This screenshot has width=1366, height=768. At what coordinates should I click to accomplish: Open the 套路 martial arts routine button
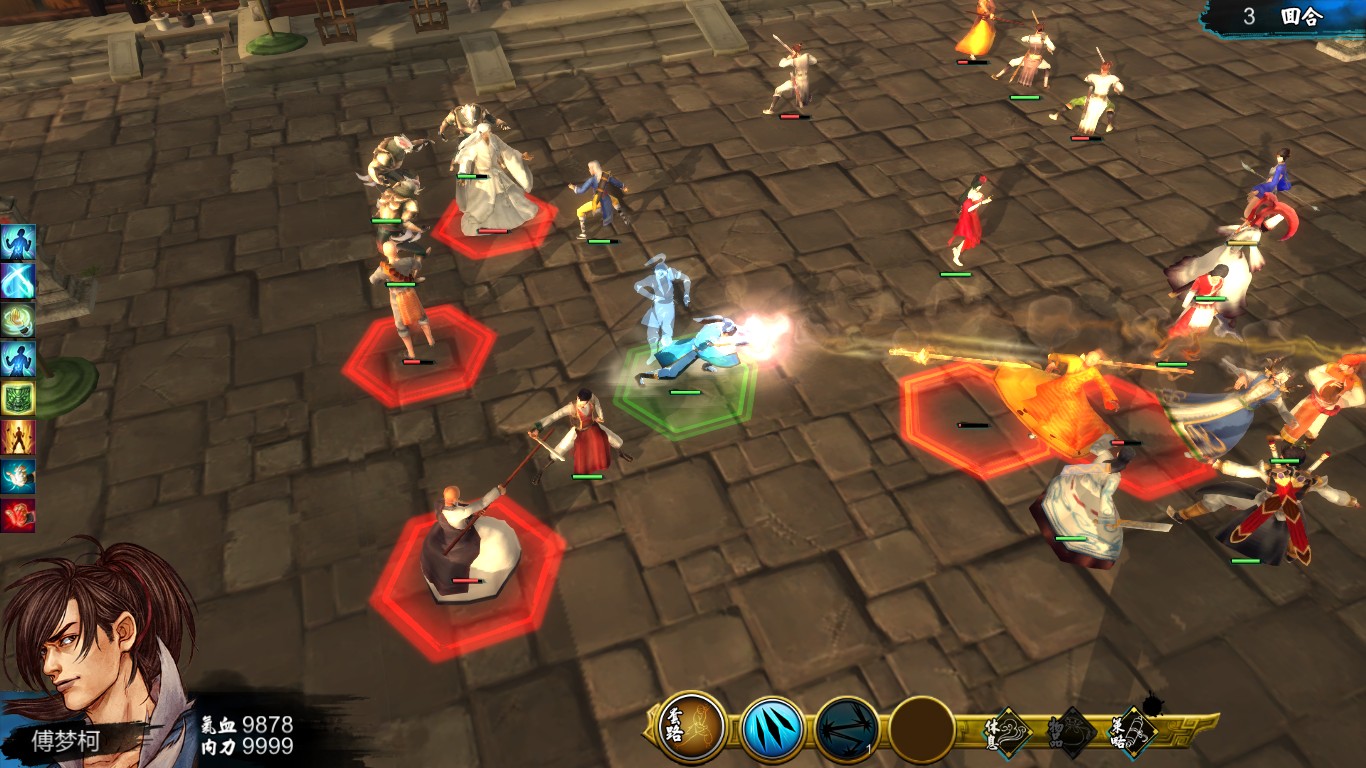pos(692,727)
